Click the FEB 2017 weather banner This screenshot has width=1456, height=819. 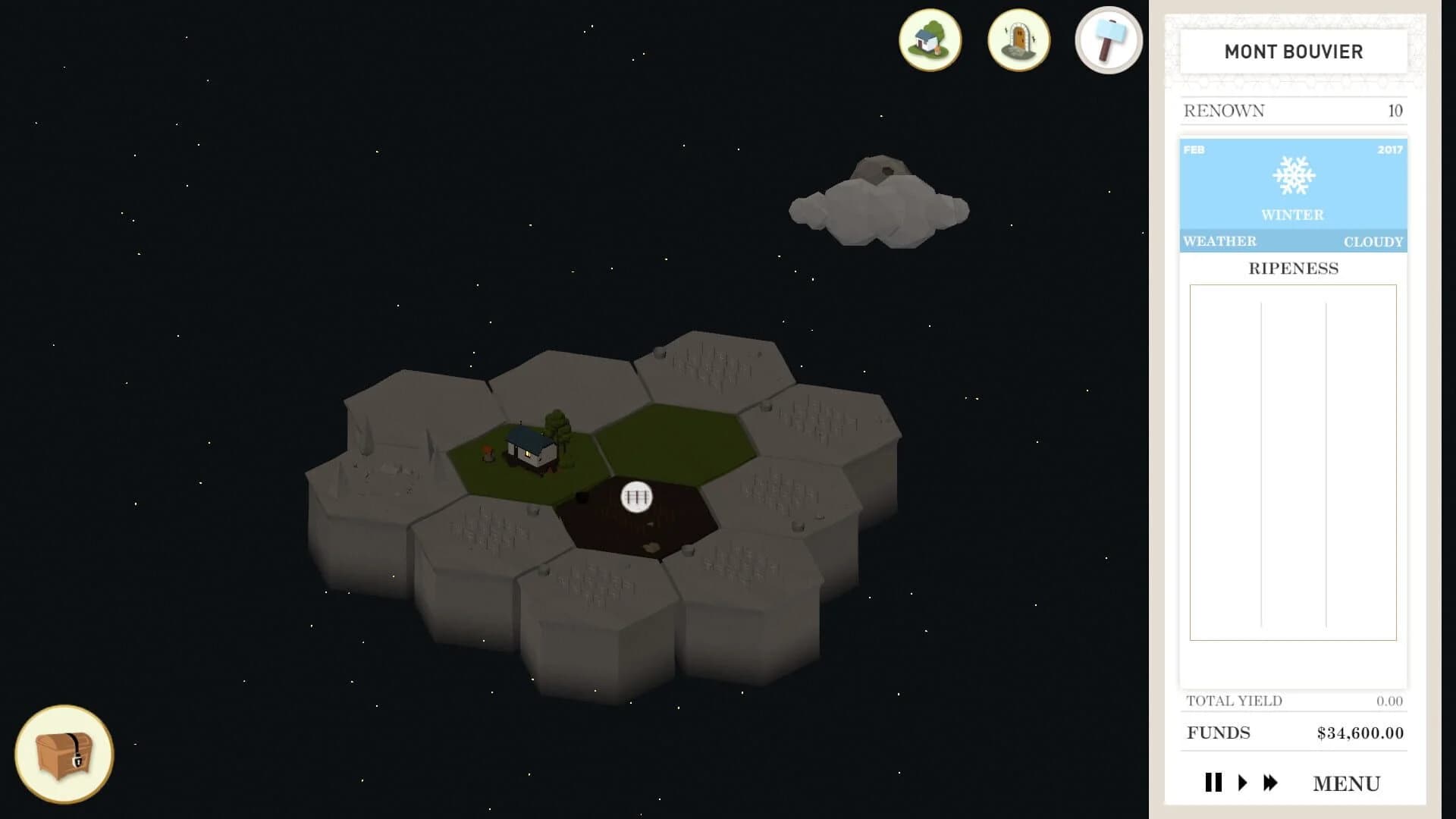[x=1292, y=150]
